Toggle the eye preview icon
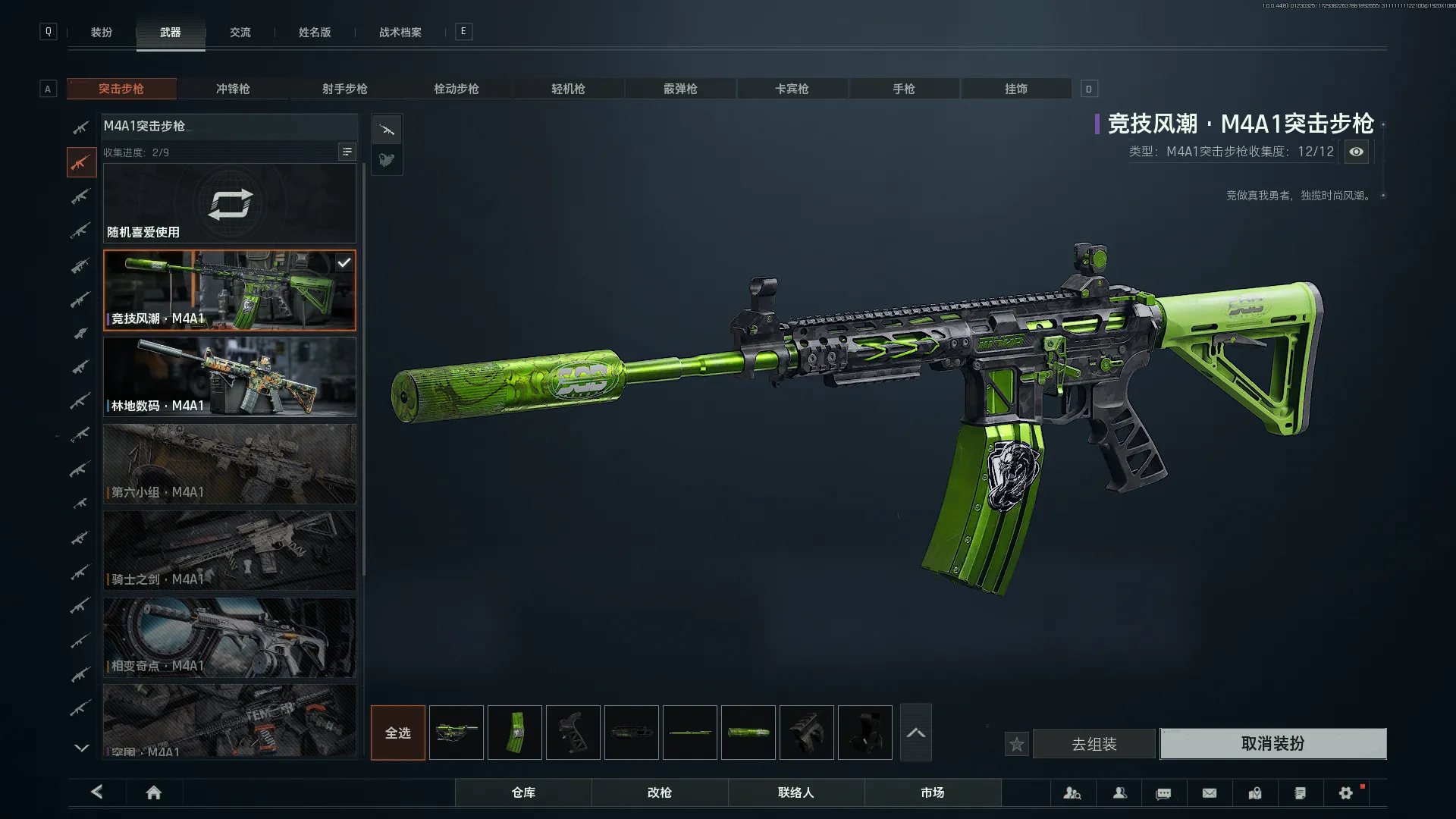This screenshot has height=819, width=1456. point(1356,152)
